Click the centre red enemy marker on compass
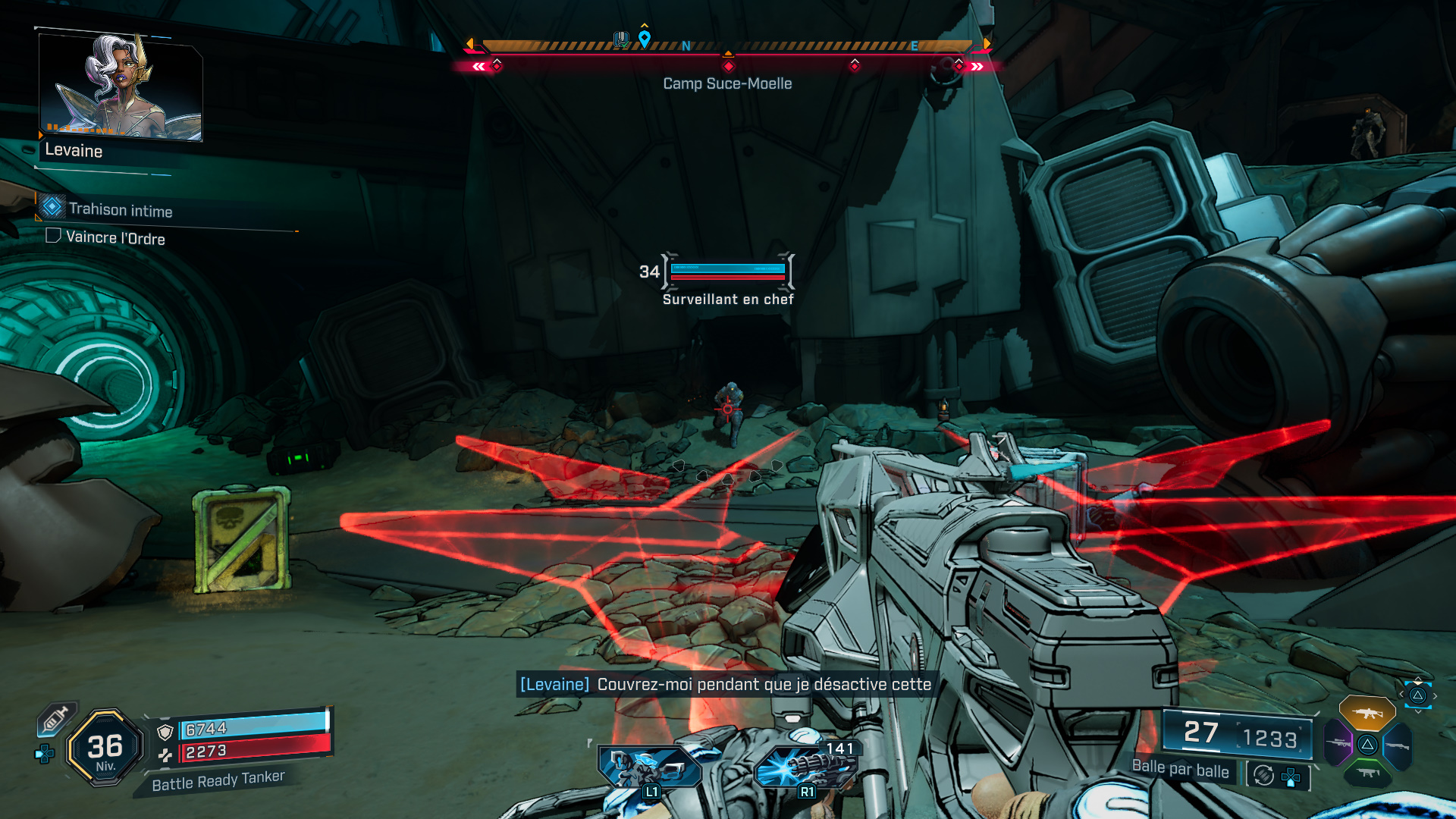This screenshot has width=1456, height=819. pyautogui.click(x=729, y=66)
